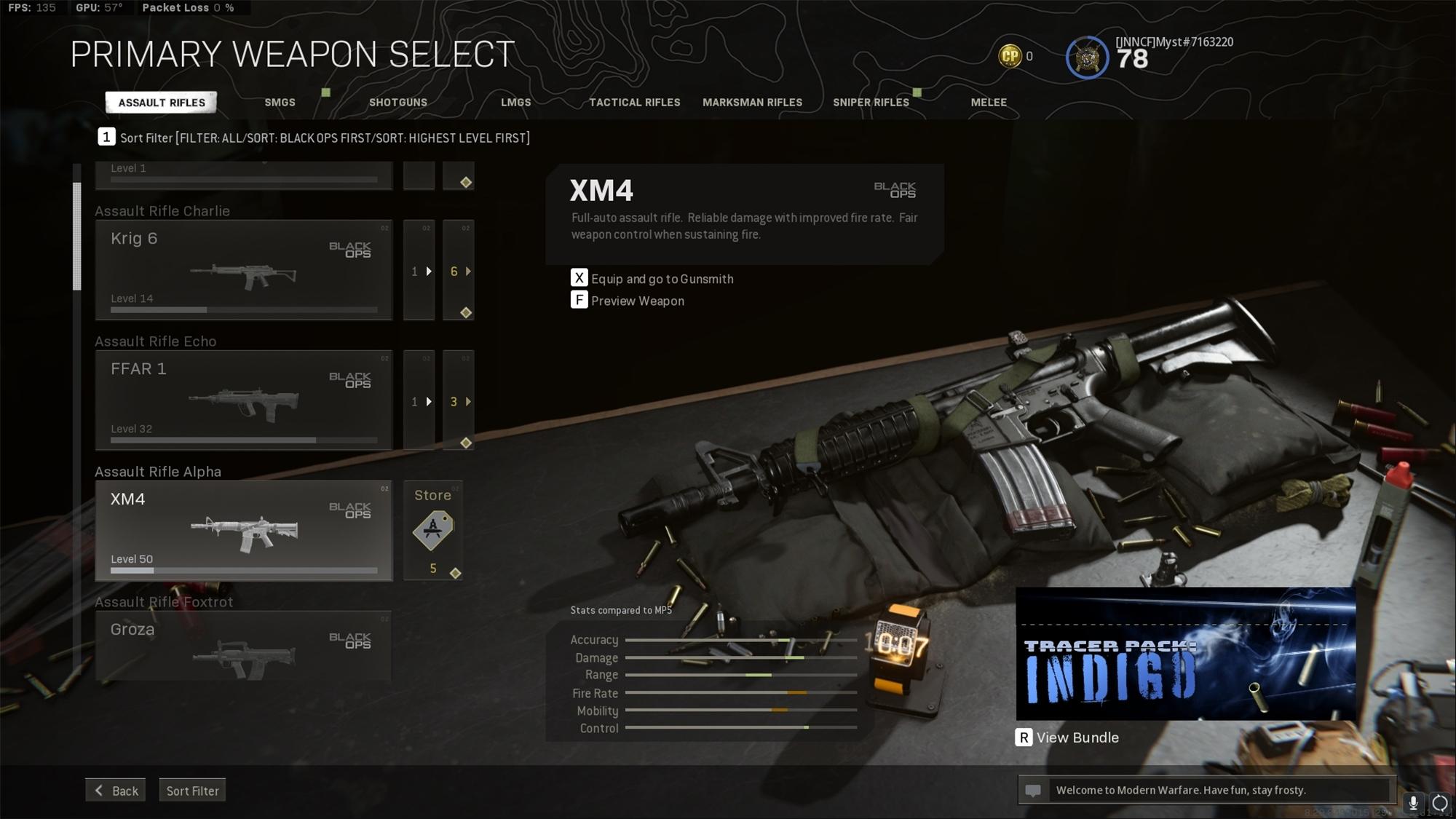
Task: Click the refresh icon beside the mic button
Action: (x=1439, y=803)
